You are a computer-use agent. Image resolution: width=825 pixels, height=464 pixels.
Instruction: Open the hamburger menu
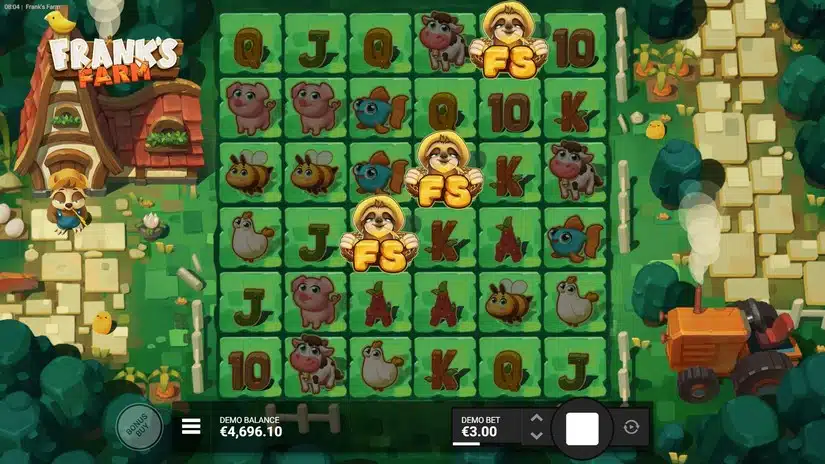tap(191, 428)
